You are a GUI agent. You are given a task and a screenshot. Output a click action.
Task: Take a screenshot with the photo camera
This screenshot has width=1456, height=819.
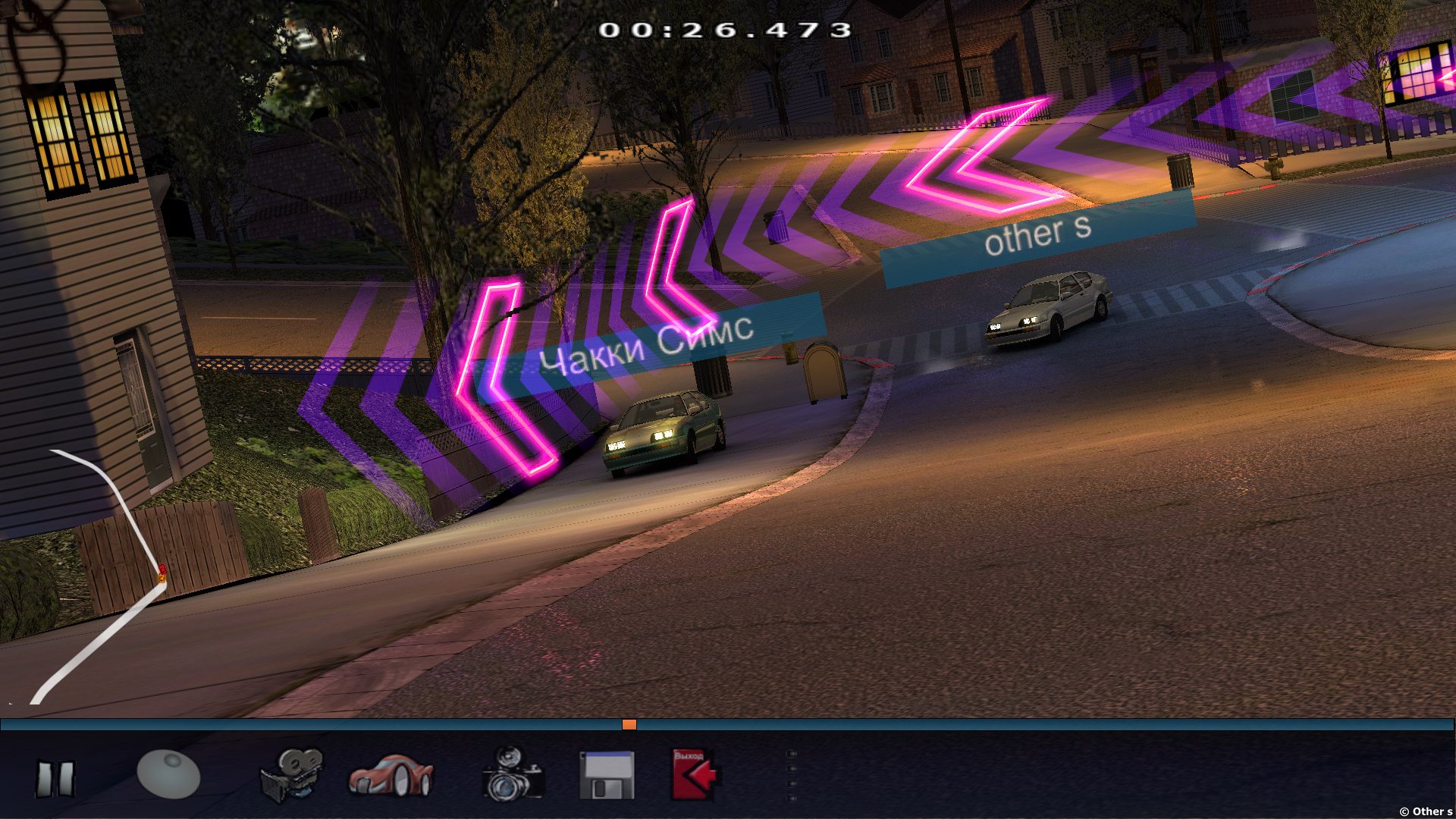pos(513,774)
